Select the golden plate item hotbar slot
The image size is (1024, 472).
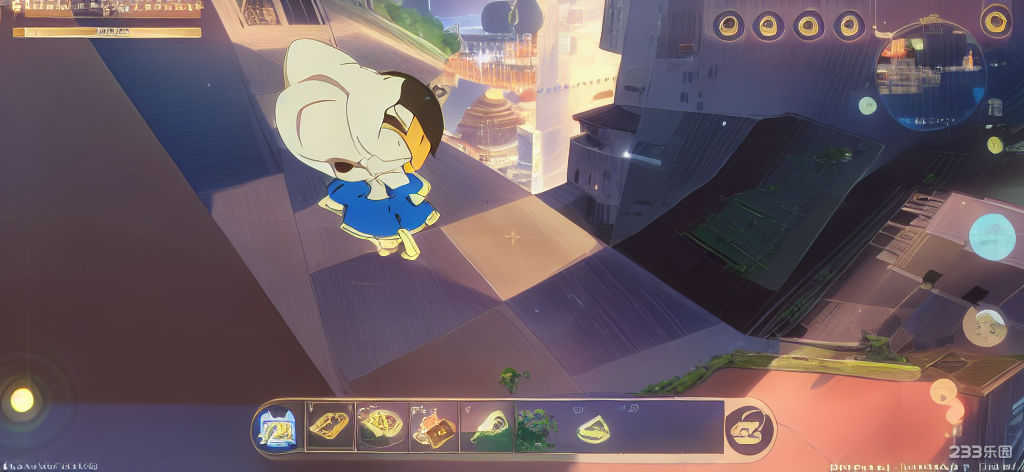(381, 427)
